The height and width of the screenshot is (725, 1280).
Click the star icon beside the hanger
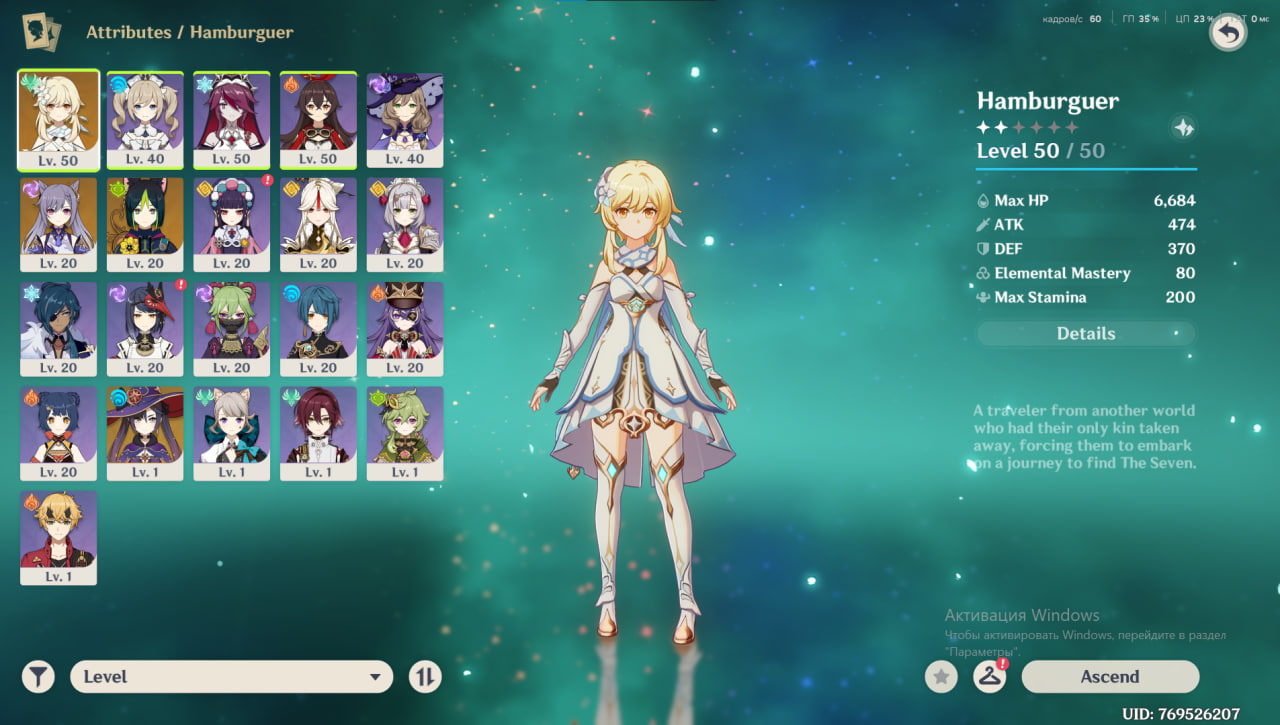point(940,677)
